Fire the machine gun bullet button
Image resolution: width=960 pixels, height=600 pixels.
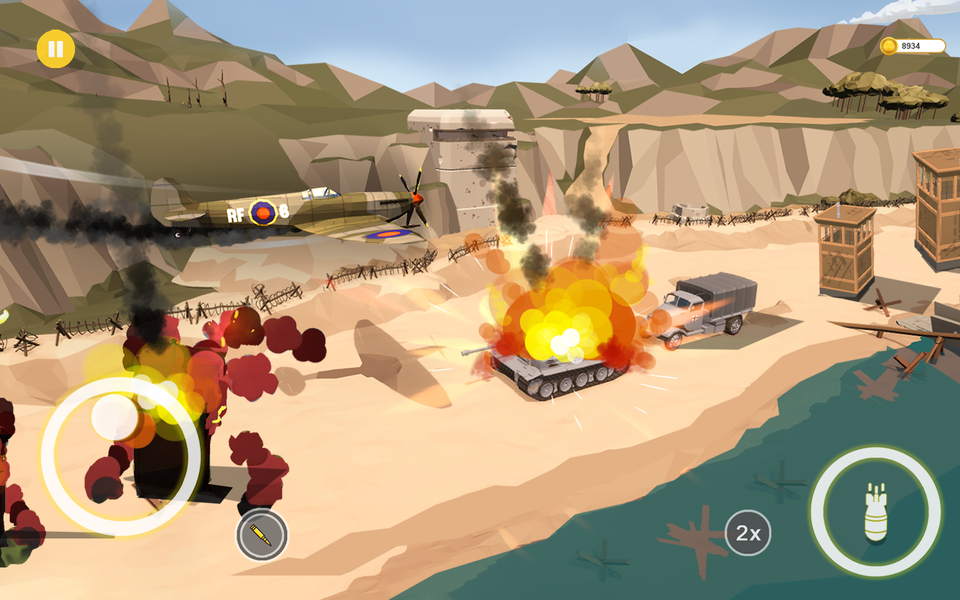[x=262, y=535]
